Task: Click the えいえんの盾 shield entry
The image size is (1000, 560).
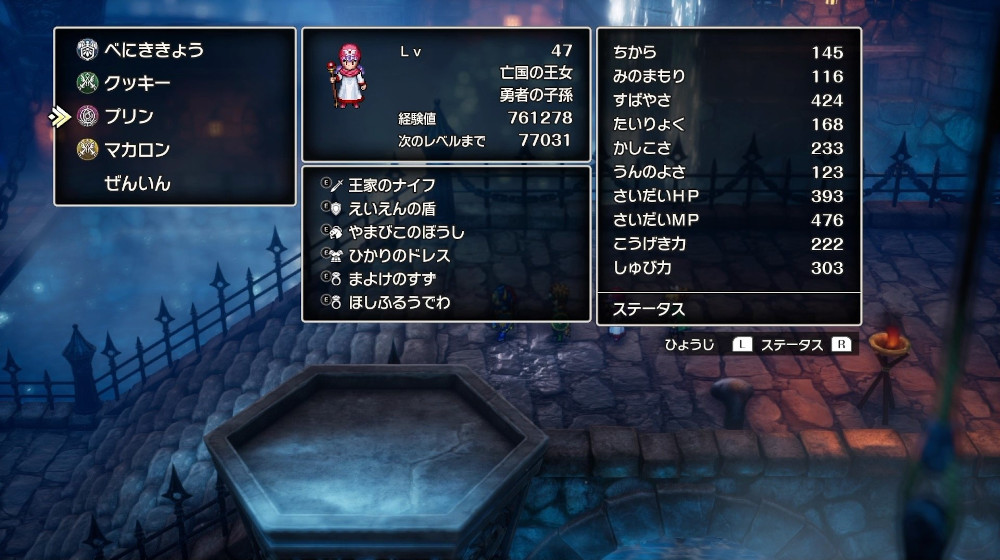Action: 392,208
